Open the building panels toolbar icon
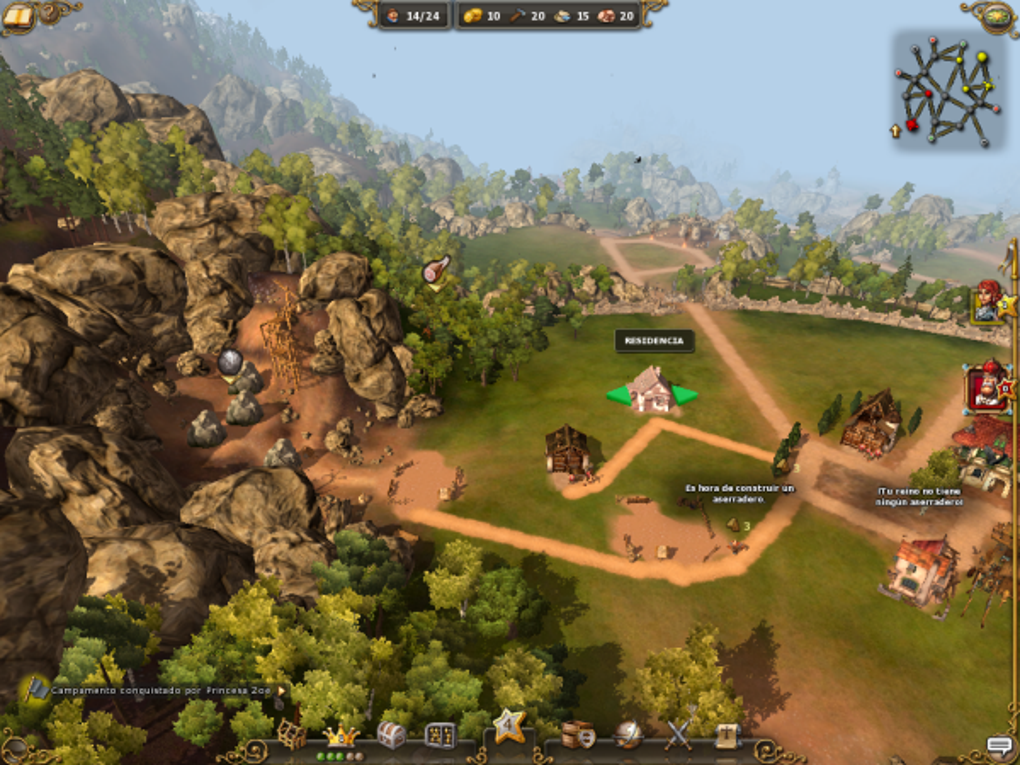The height and width of the screenshot is (765, 1020). point(440,736)
